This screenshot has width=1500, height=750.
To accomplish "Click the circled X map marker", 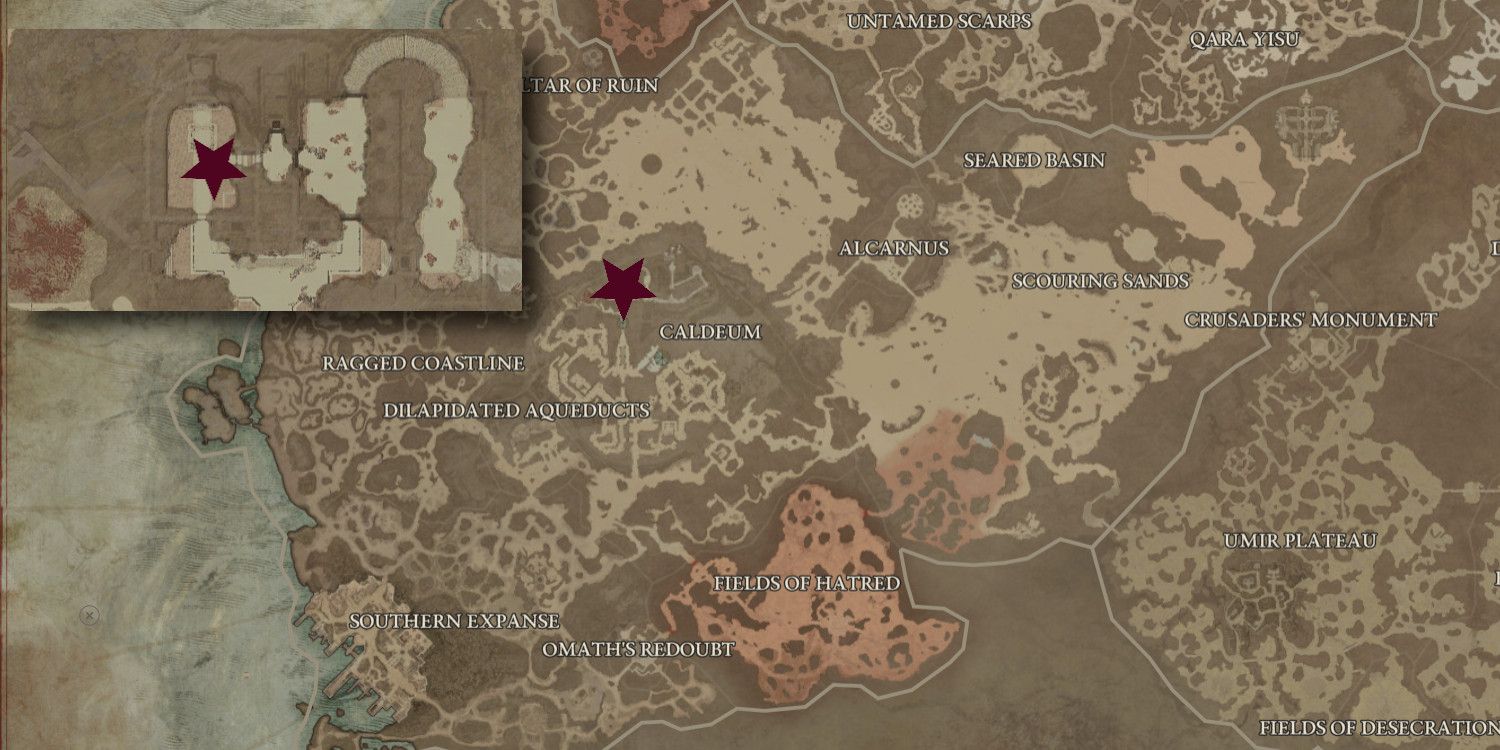I will tap(89, 615).
